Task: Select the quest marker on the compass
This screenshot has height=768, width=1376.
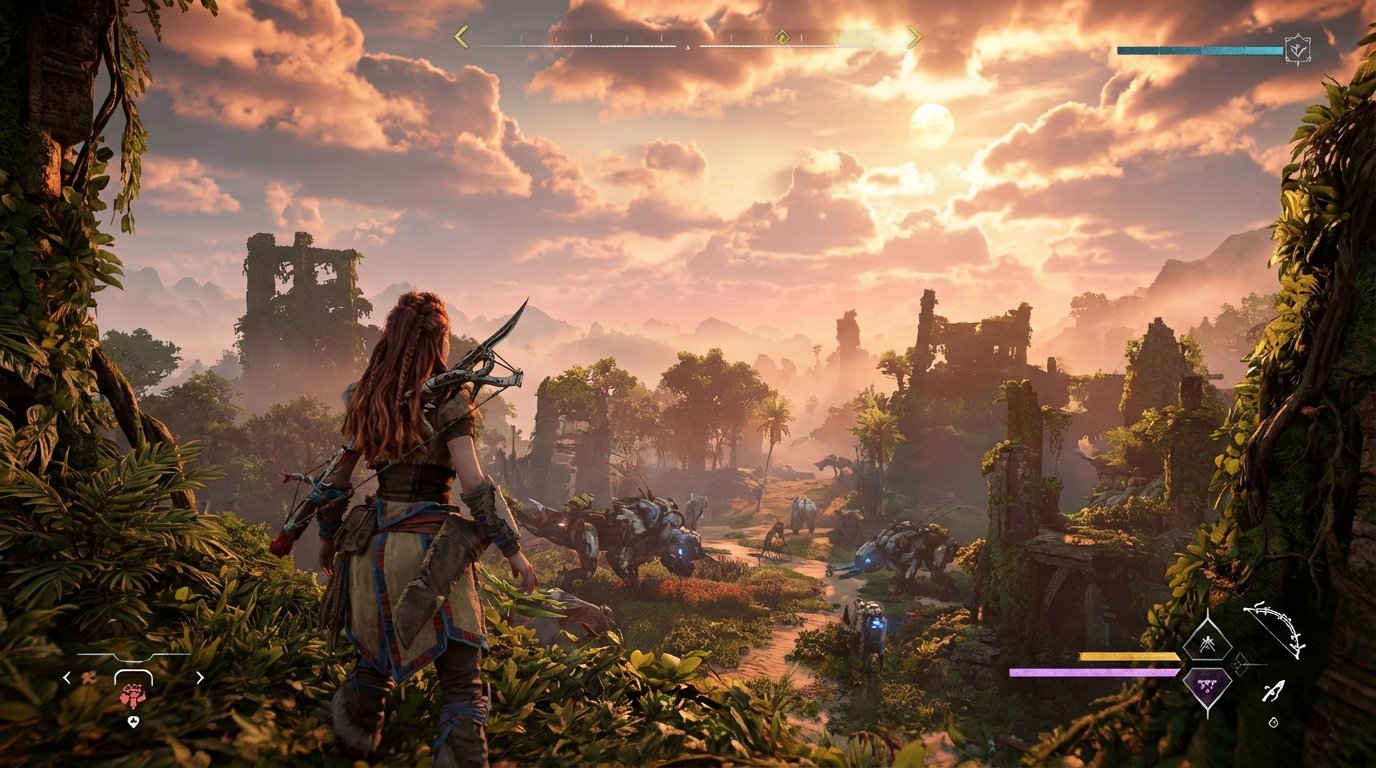Action: tap(782, 37)
